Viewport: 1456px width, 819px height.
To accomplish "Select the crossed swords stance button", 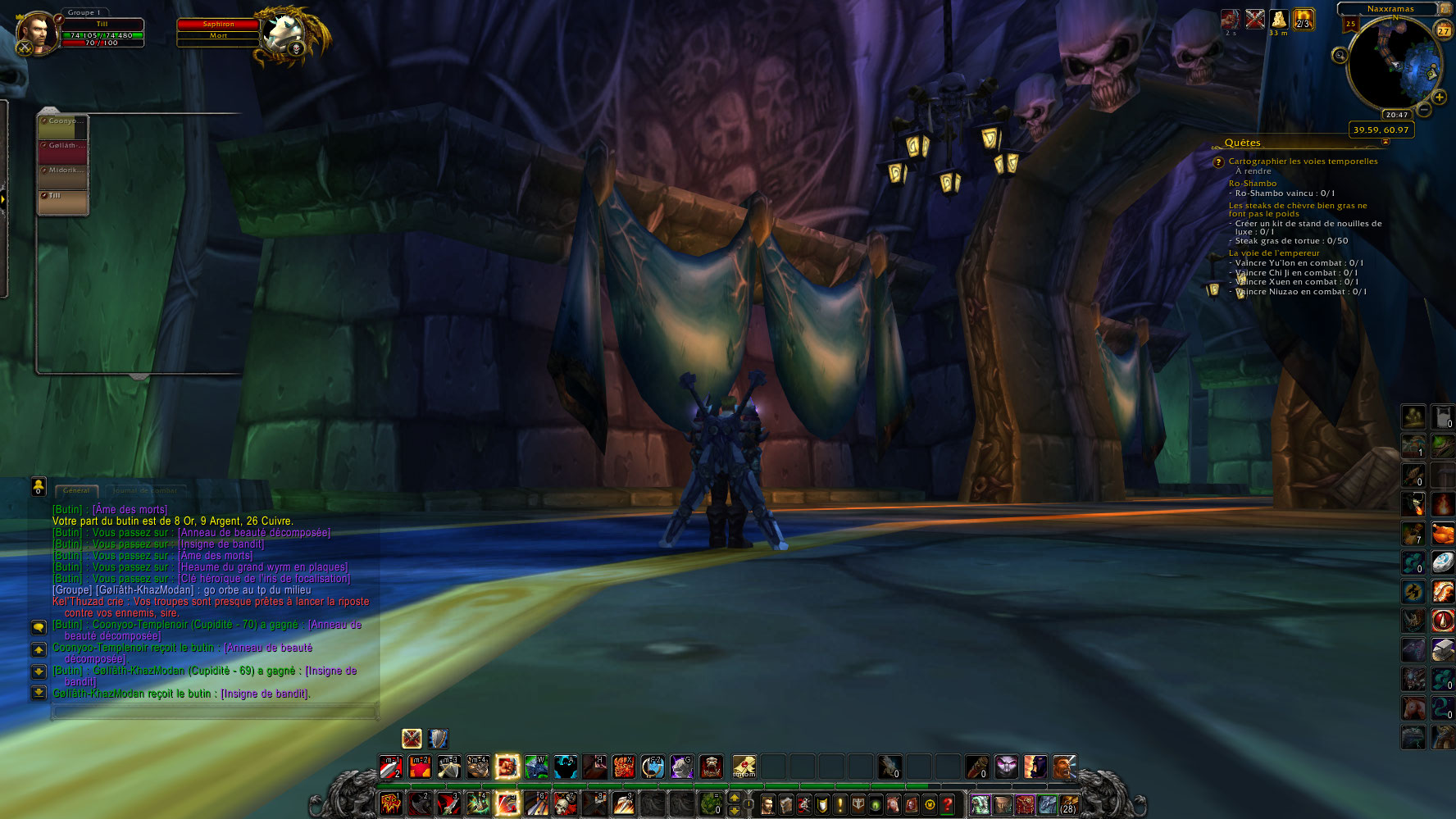I will tap(412, 739).
